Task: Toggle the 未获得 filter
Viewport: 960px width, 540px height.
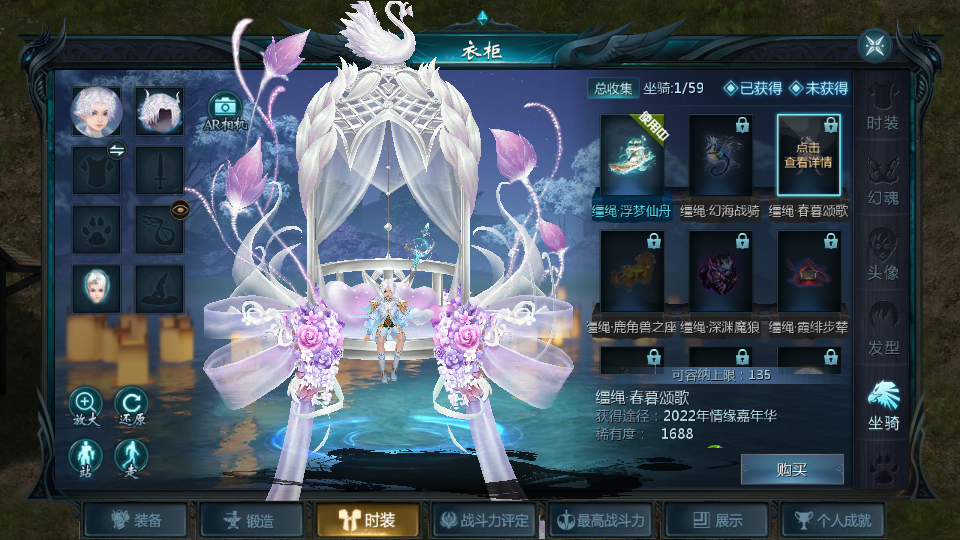Action: click(x=818, y=88)
